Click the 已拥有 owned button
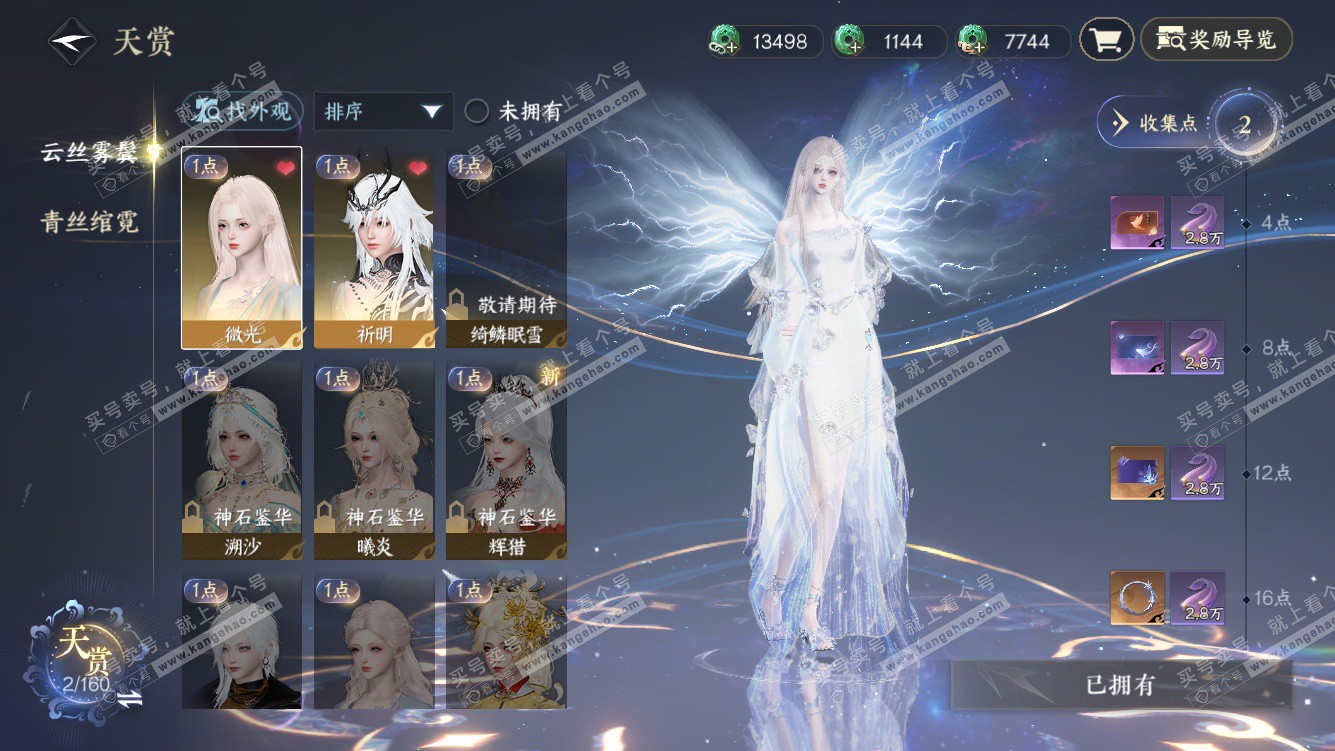The width and height of the screenshot is (1335, 751). pyautogui.click(x=1120, y=685)
